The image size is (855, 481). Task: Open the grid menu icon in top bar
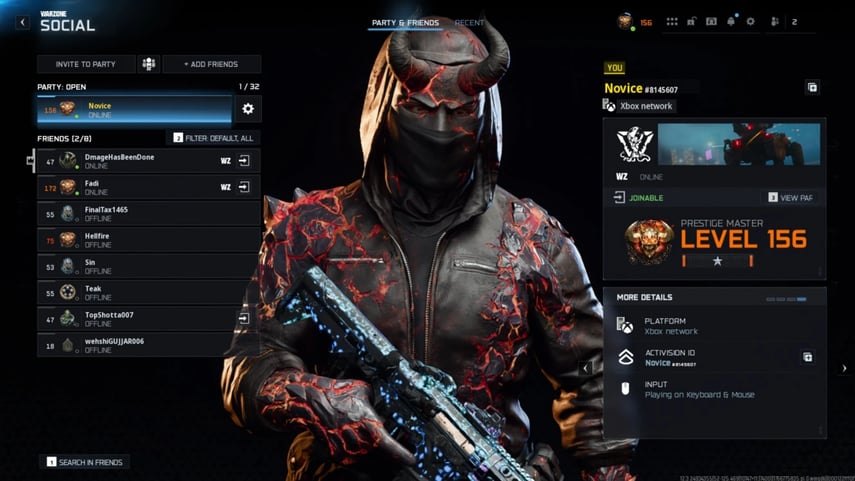point(672,21)
